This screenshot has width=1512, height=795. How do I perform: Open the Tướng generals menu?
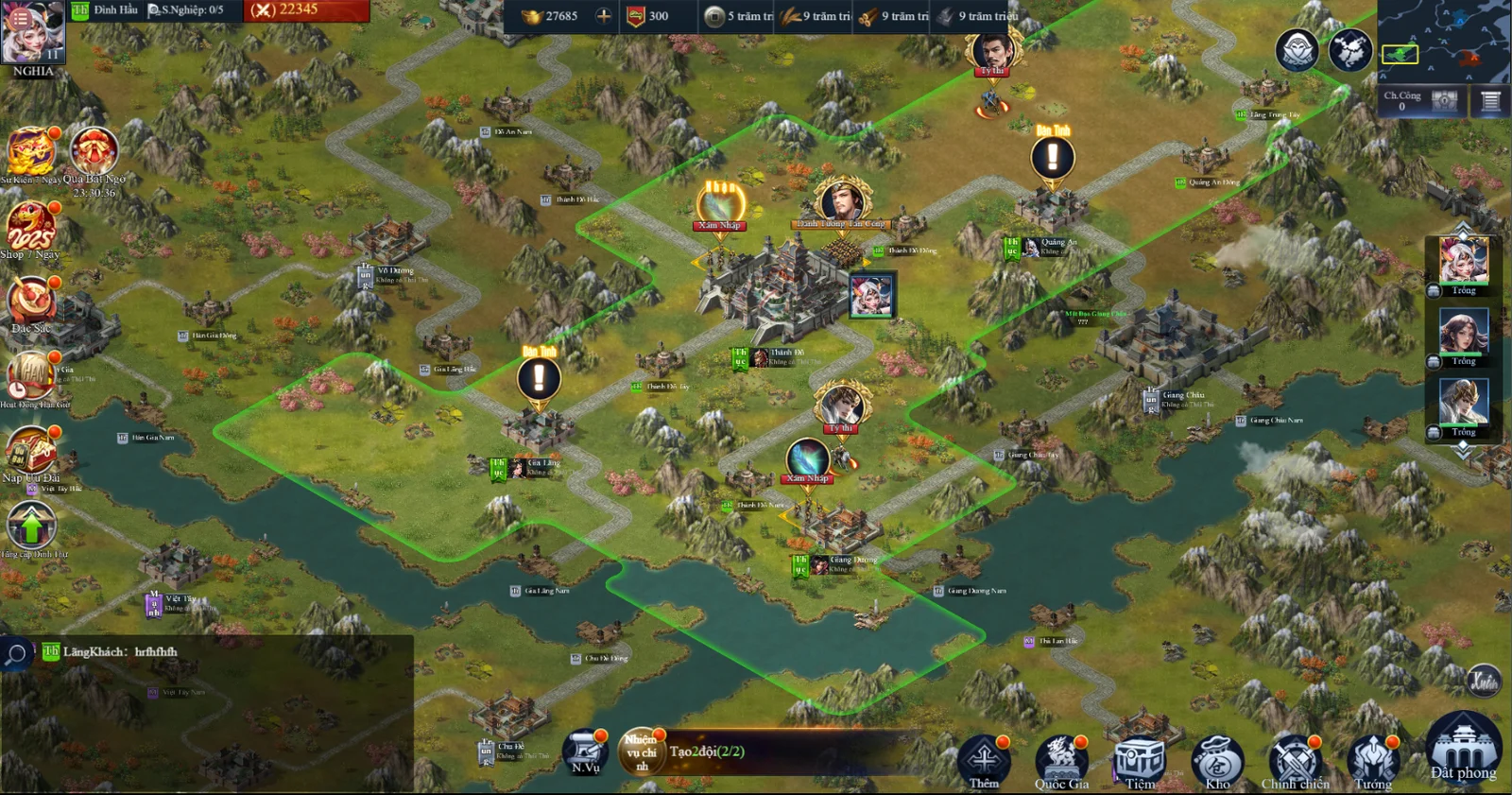coord(1372,760)
